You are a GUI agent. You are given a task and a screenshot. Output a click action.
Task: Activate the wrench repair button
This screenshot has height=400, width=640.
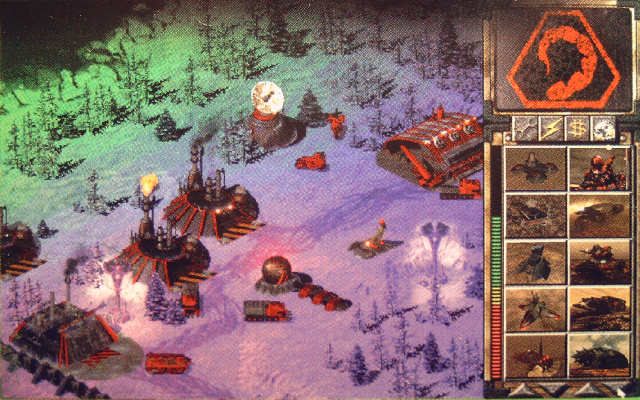522,127
